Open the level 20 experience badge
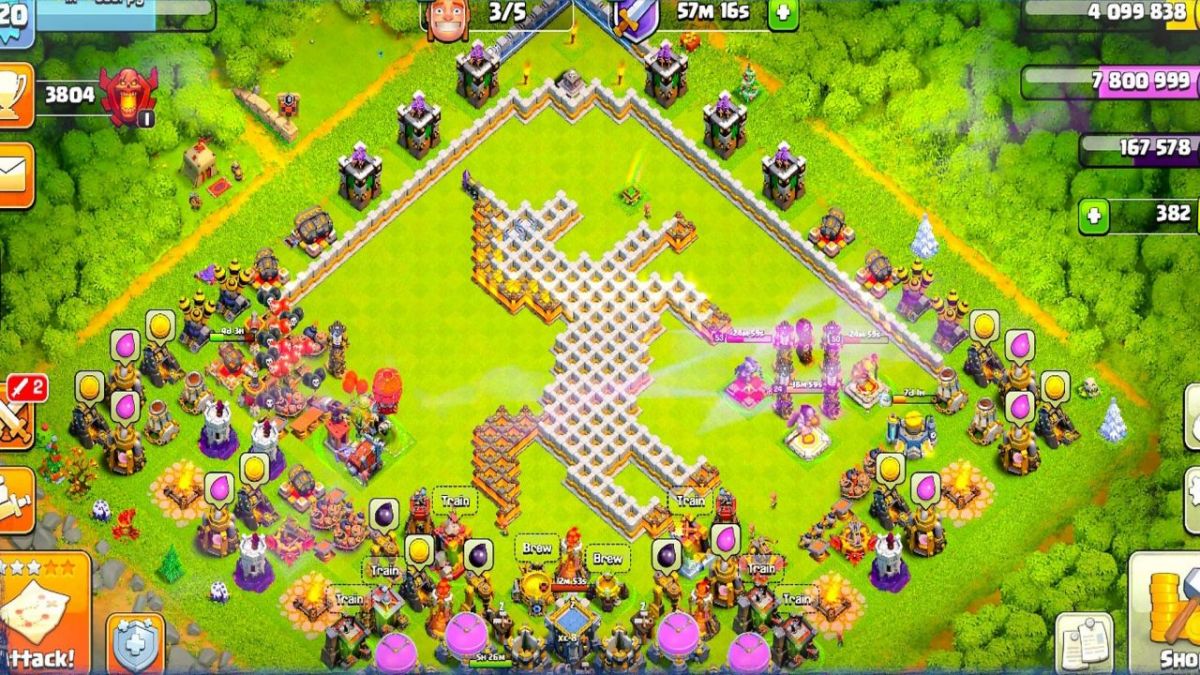Image resolution: width=1200 pixels, height=675 pixels. [x=15, y=20]
